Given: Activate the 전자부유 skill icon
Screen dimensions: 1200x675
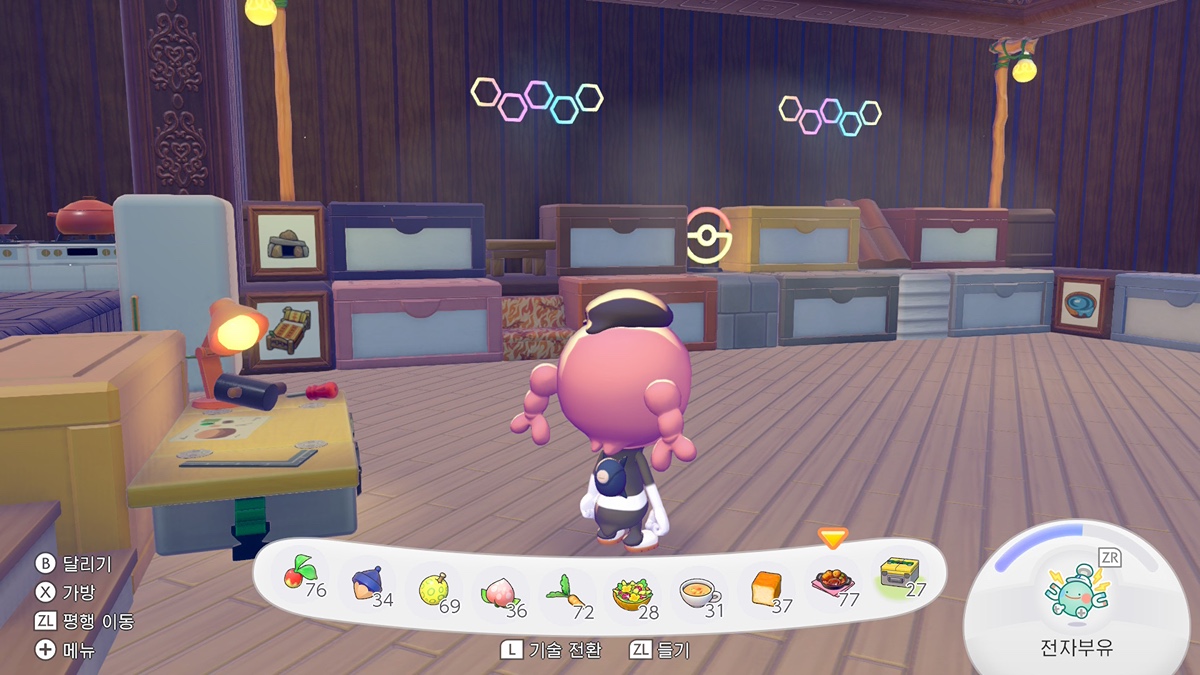Looking at the screenshot, I should coord(1074,588).
